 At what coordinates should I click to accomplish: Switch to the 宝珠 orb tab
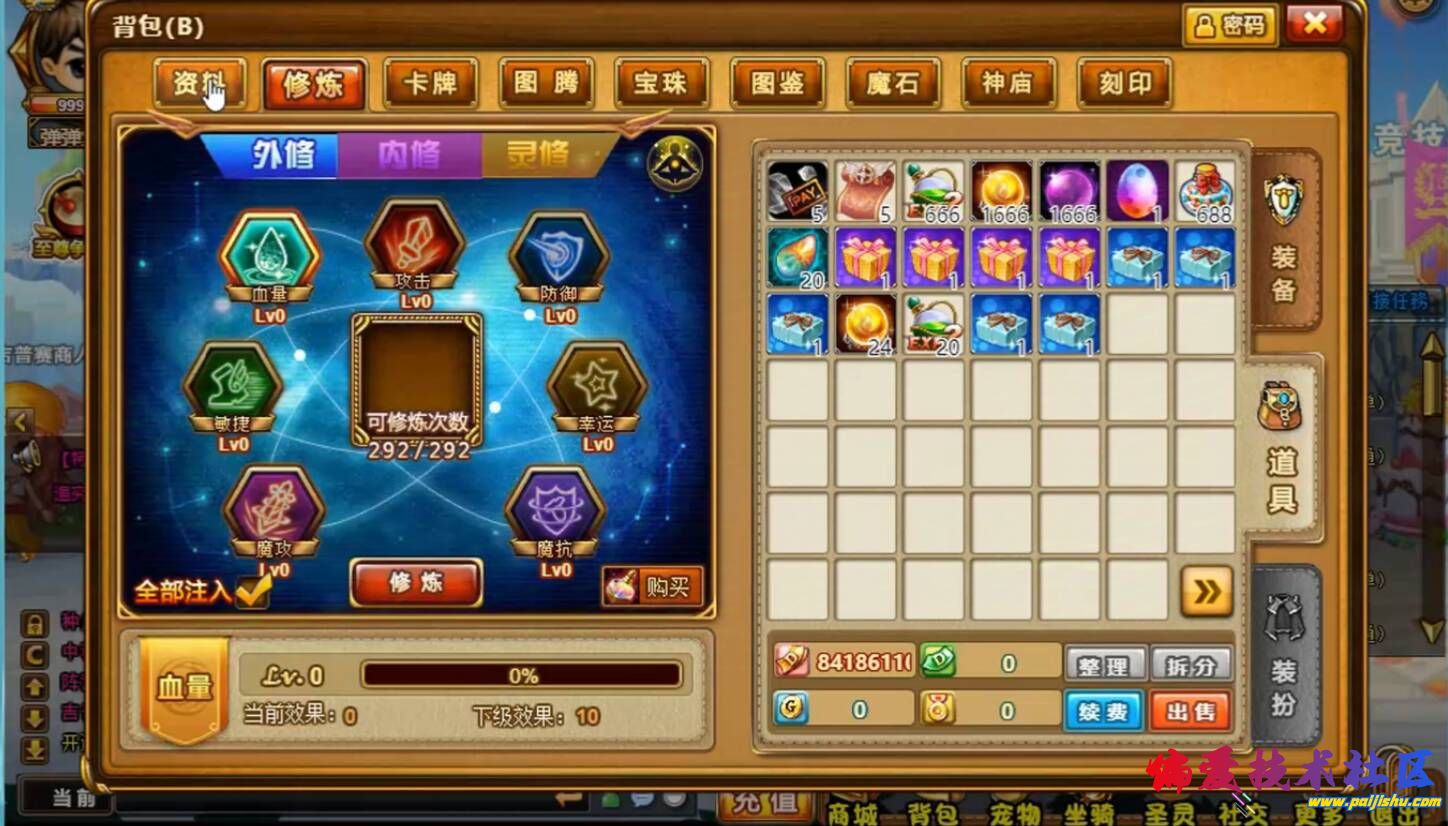coord(661,83)
